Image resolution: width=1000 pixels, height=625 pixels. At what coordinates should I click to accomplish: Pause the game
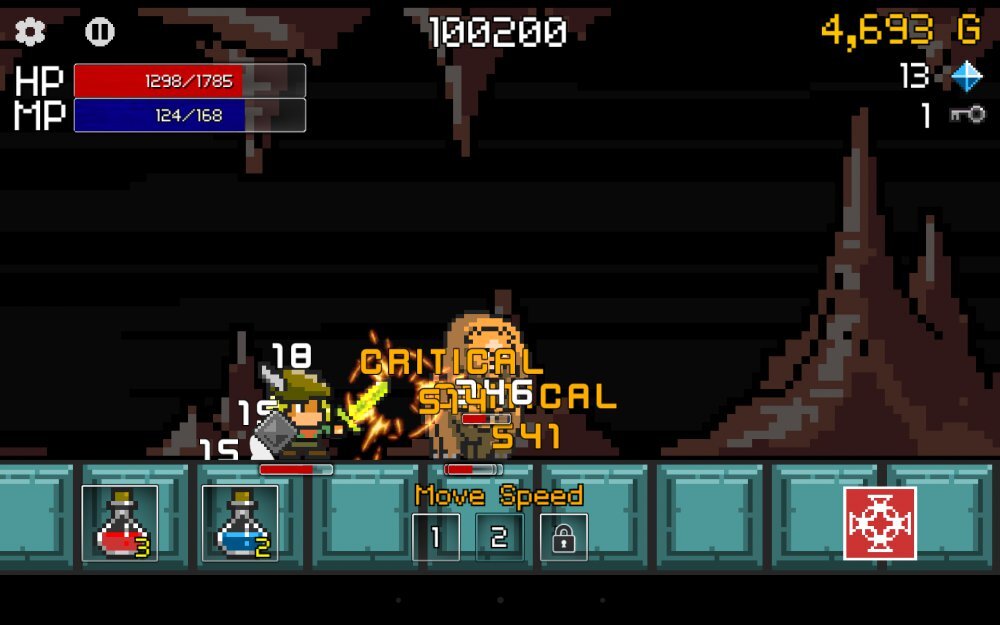[99, 32]
